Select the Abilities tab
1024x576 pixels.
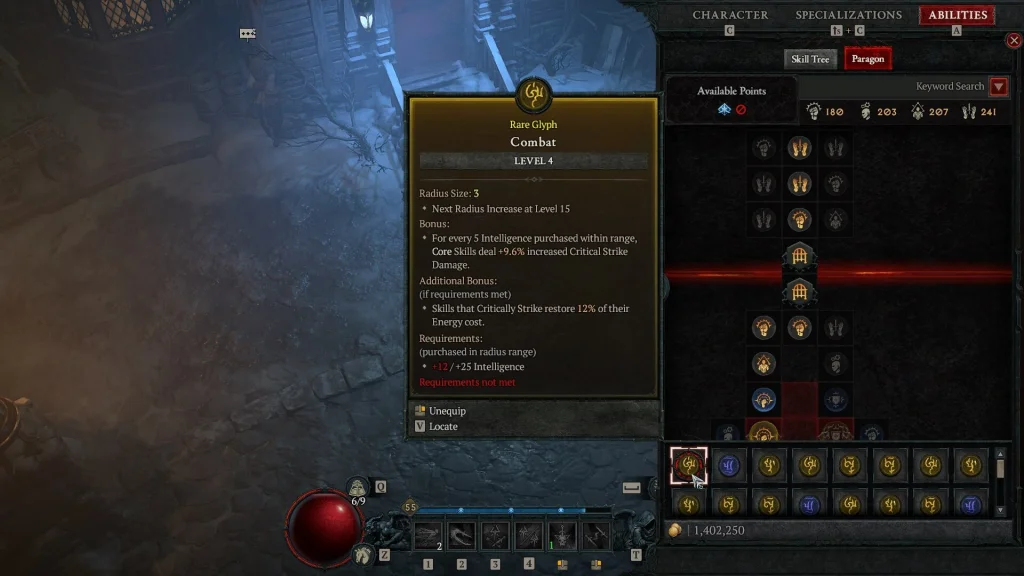[958, 15]
